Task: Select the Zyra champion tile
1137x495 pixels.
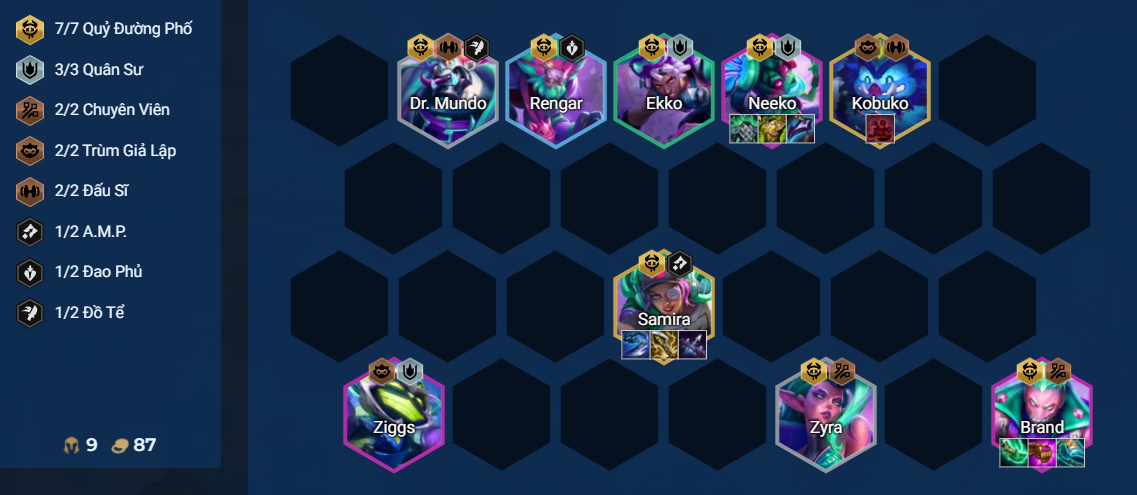Action: pyautogui.click(x=825, y=418)
